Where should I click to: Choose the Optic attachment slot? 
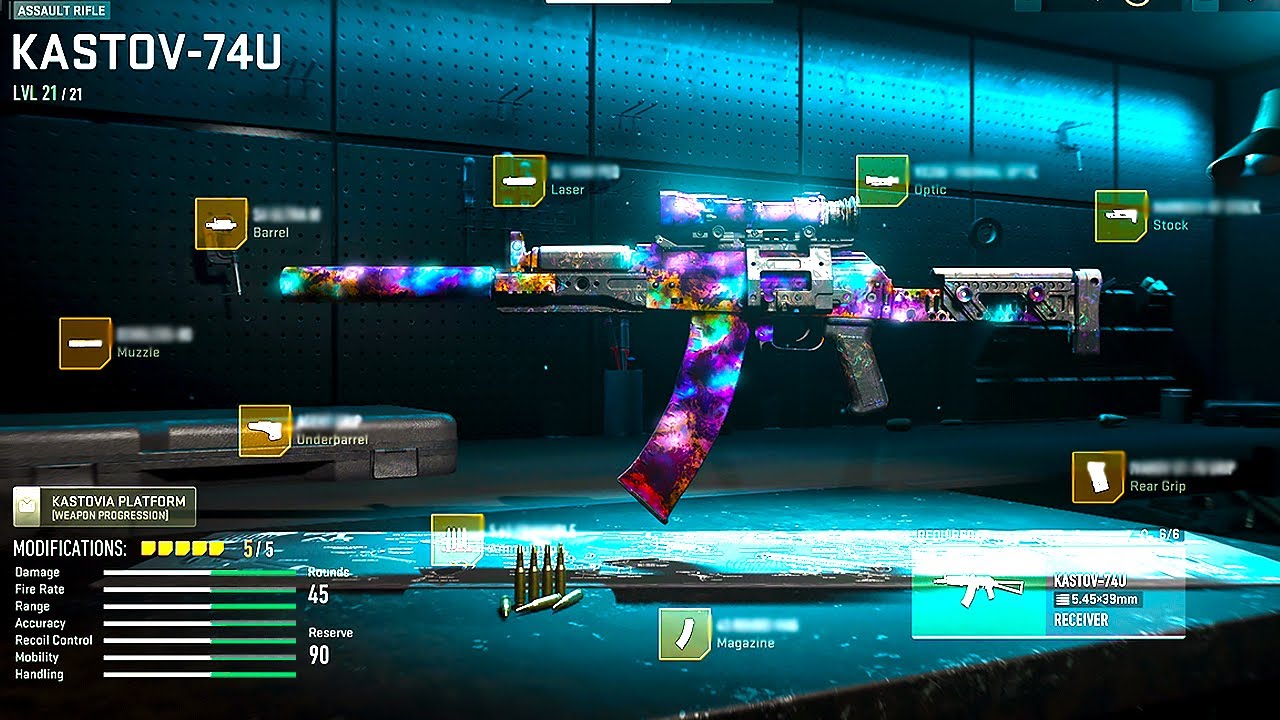pos(882,181)
